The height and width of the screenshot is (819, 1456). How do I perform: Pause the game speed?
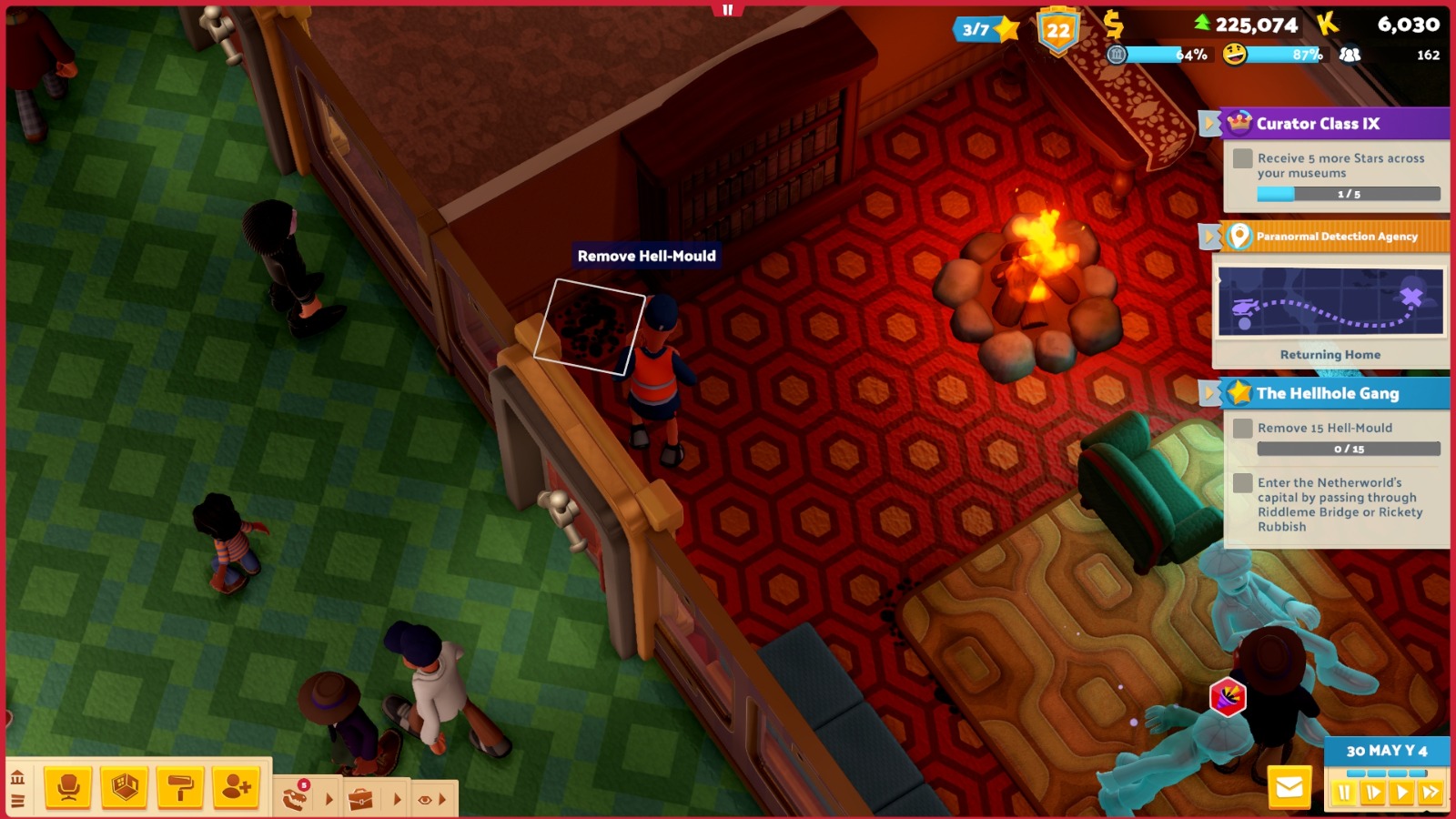(x=1344, y=793)
